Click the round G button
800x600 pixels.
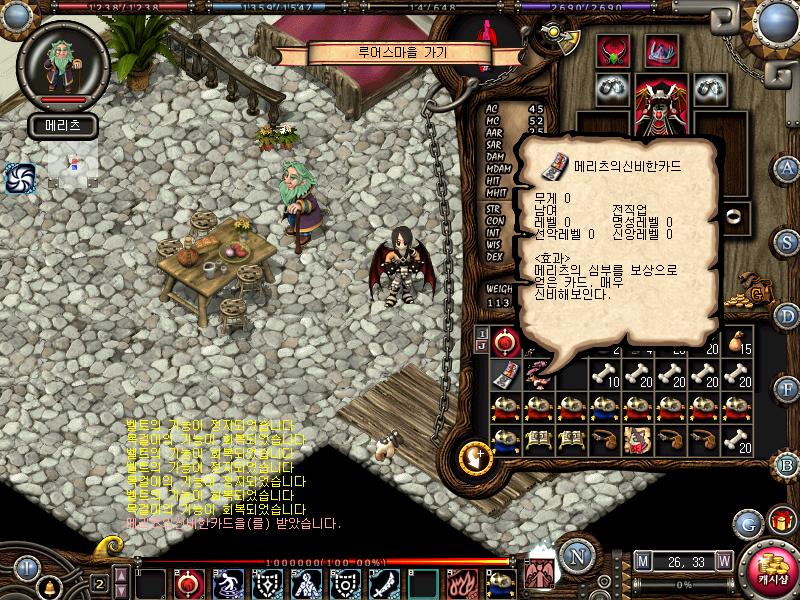pyautogui.click(x=747, y=523)
